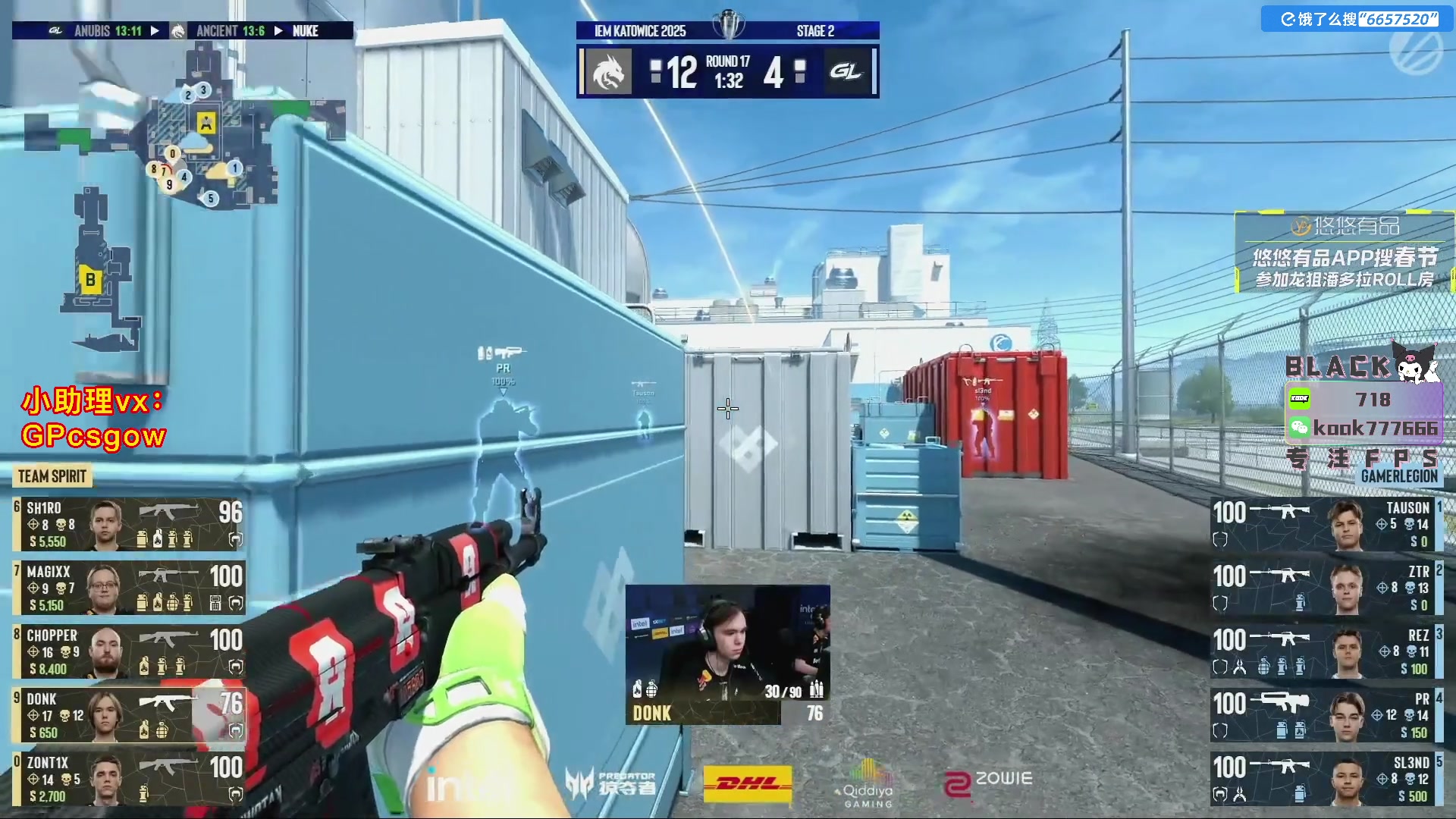Viewport: 1456px width, 819px height.
Task: Click the DHL sponsor logo
Action: (748, 783)
